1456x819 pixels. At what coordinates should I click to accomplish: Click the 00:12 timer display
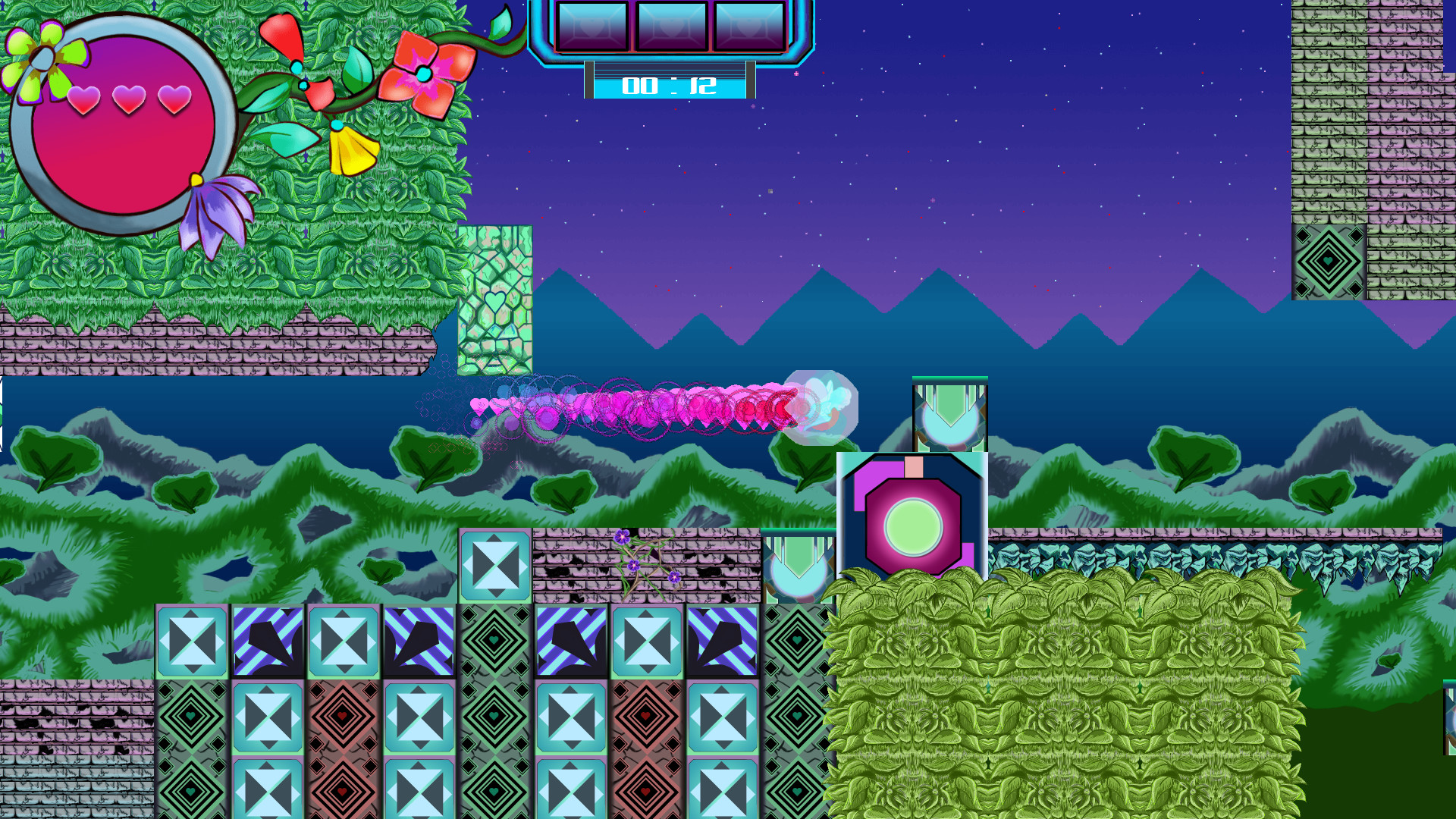point(670,86)
